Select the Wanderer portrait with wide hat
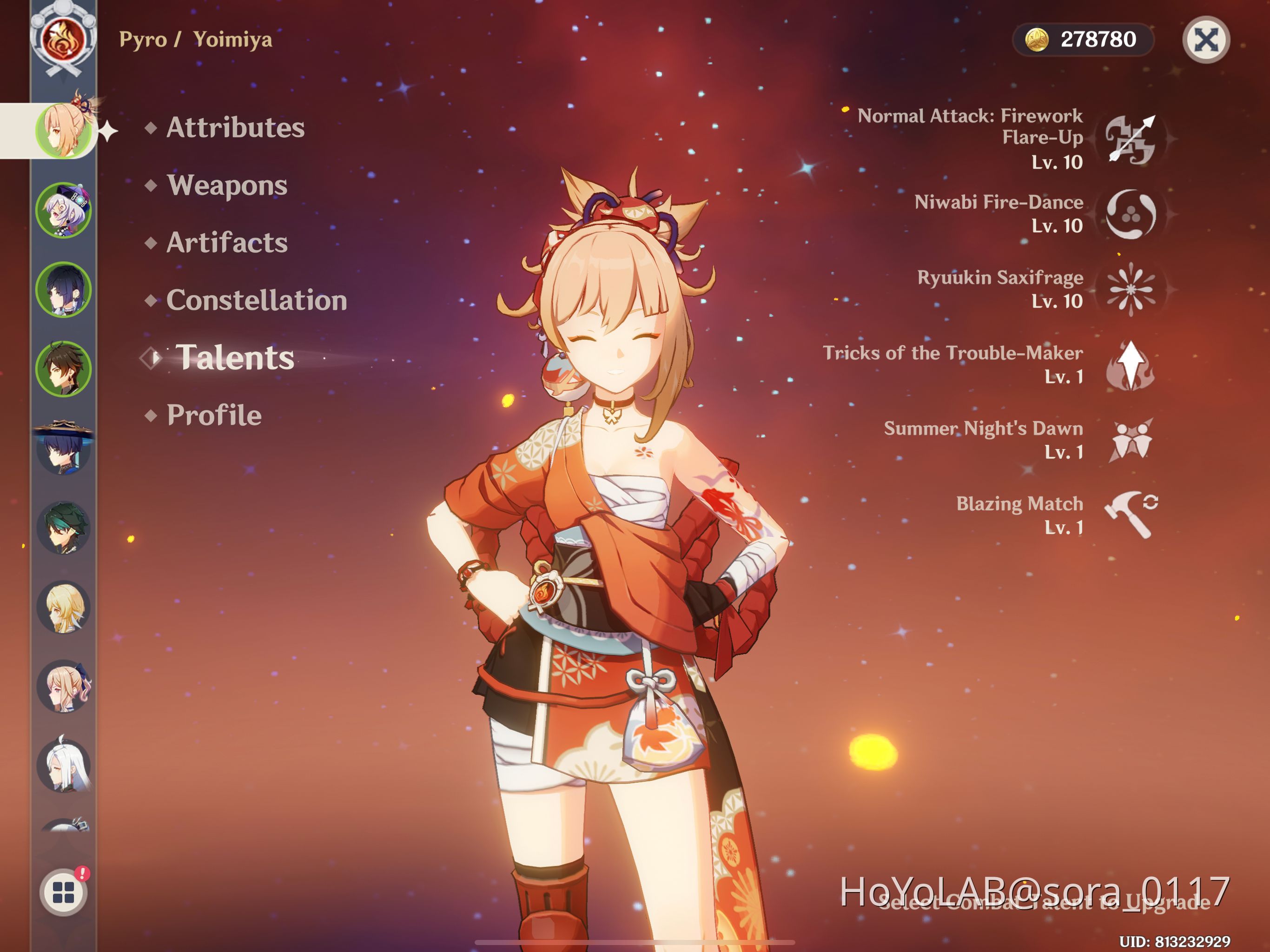The width and height of the screenshot is (1270, 952). (x=63, y=448)
